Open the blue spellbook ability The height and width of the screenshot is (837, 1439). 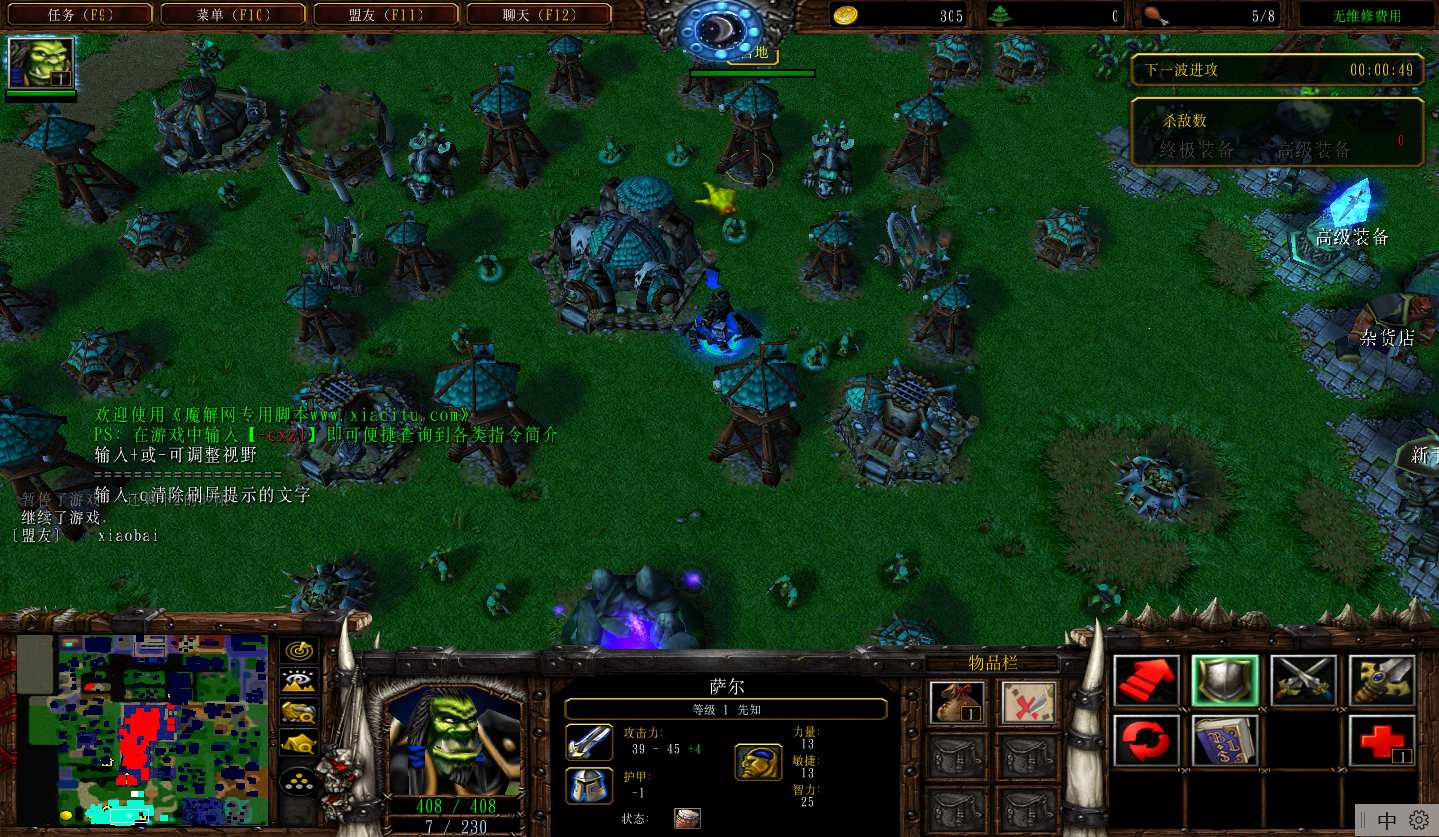click(x=1225, y=741)
